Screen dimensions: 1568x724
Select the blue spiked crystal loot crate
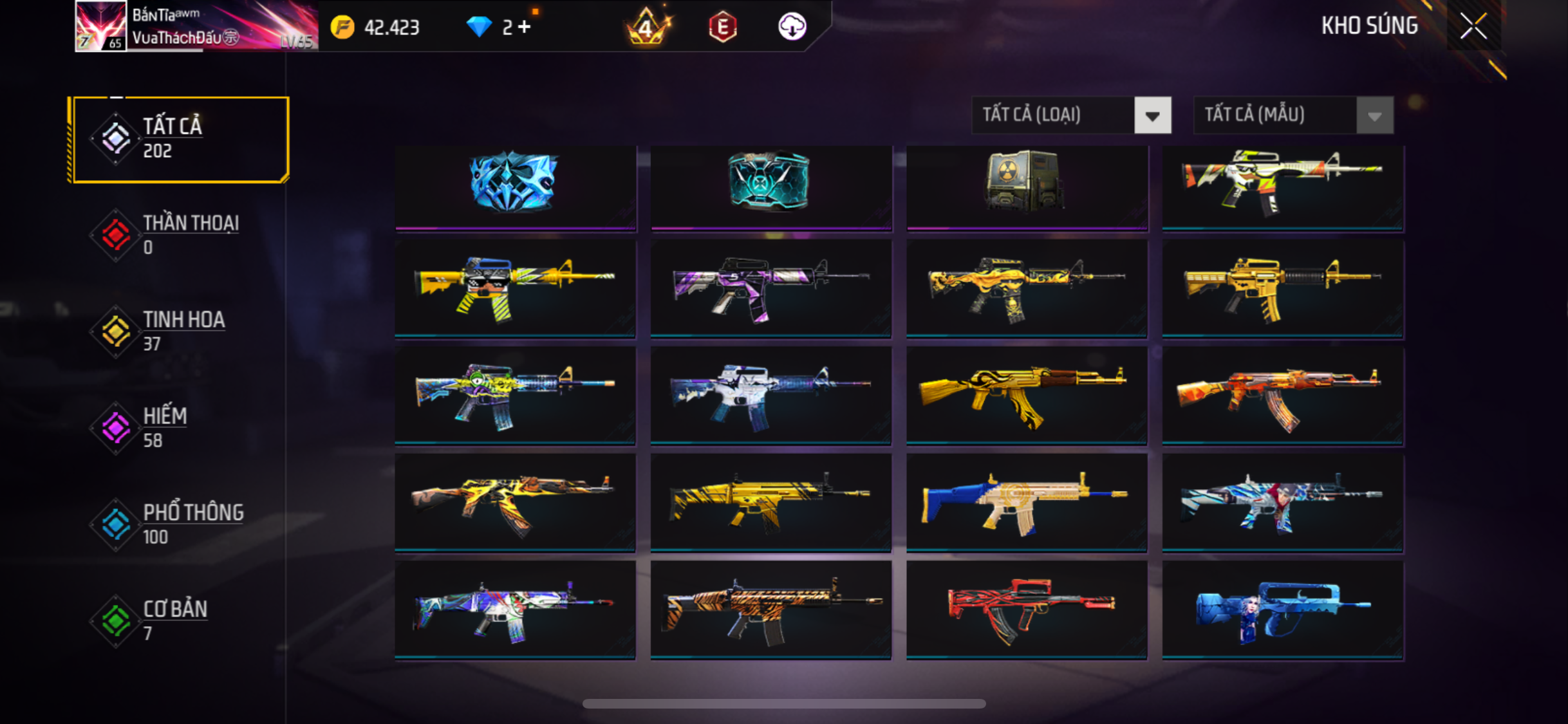coord(515,183)
